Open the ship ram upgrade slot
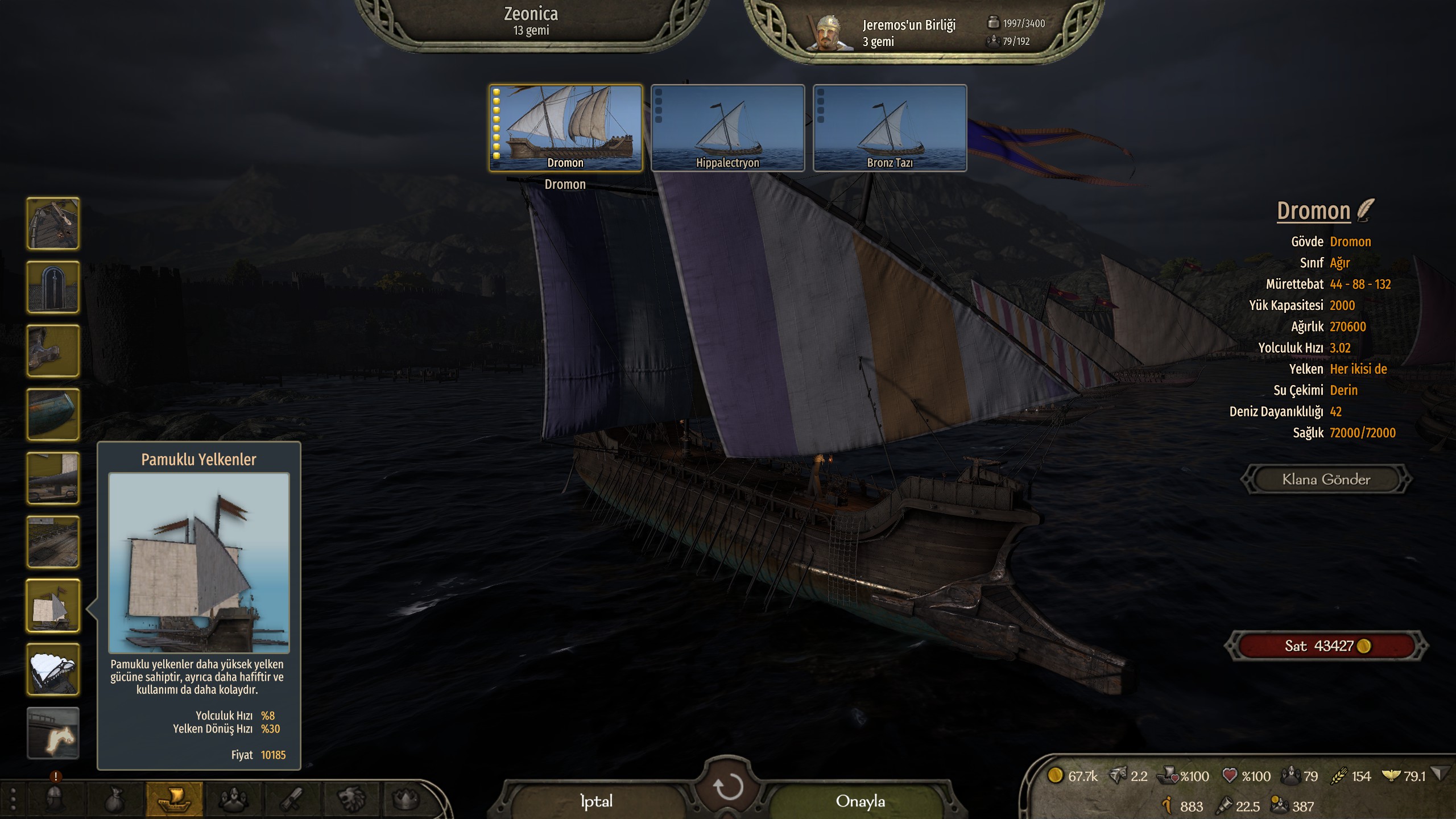Image resolution: width=1456 pixels, height=819 pixels. 53,351
